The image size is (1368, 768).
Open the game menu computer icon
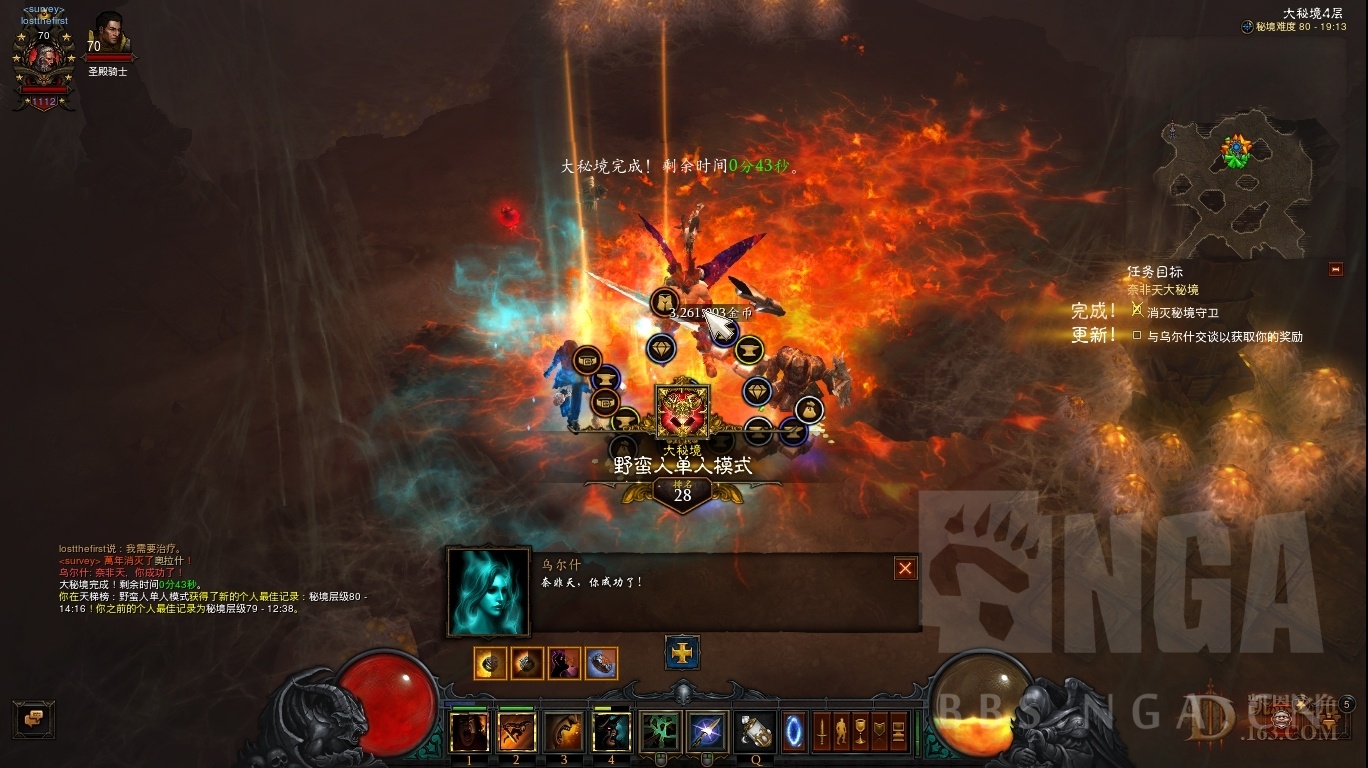pyautogui.click(x=898, y=731)
